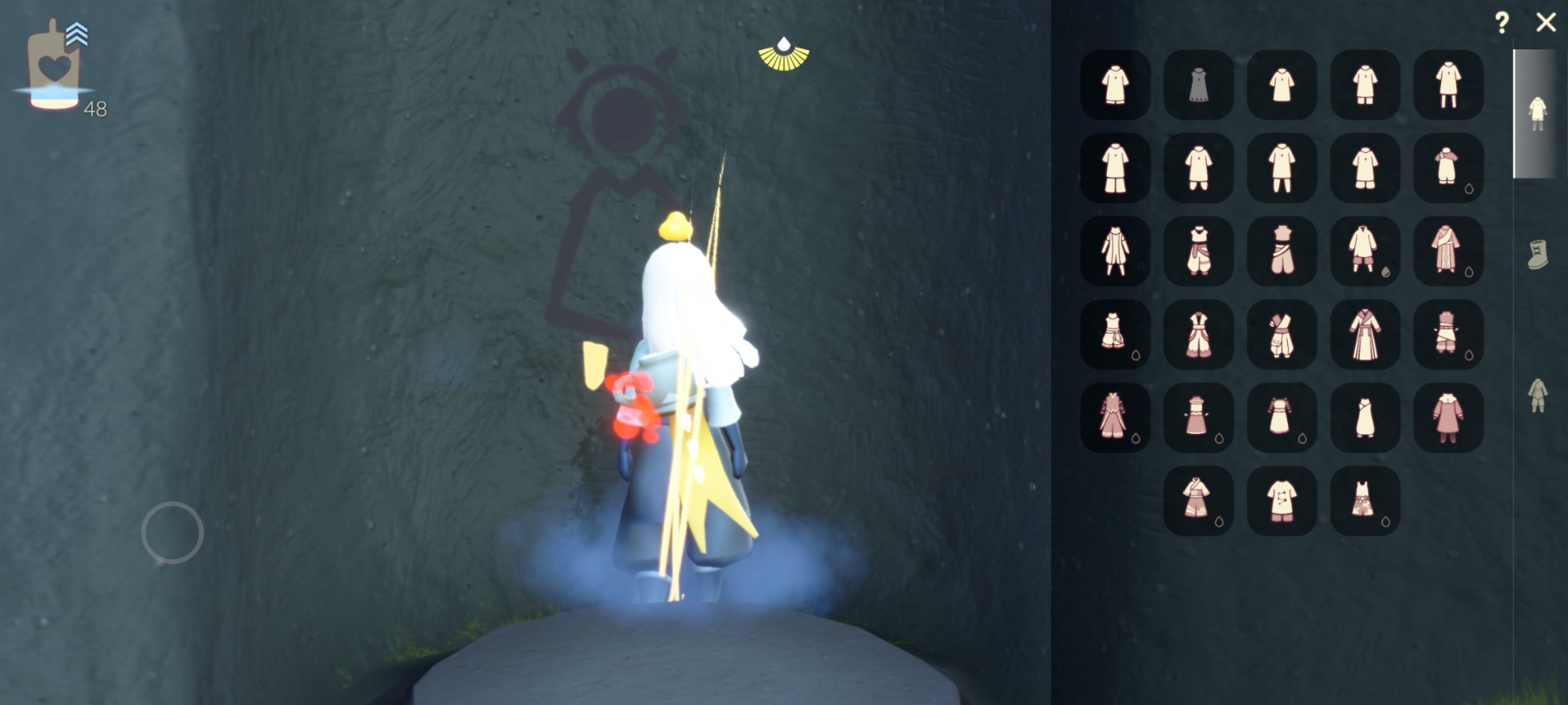Equip the currently worn default shirt outfit
The image size is (1568, 705).
pyautogui.click(x=1115, y=85)
